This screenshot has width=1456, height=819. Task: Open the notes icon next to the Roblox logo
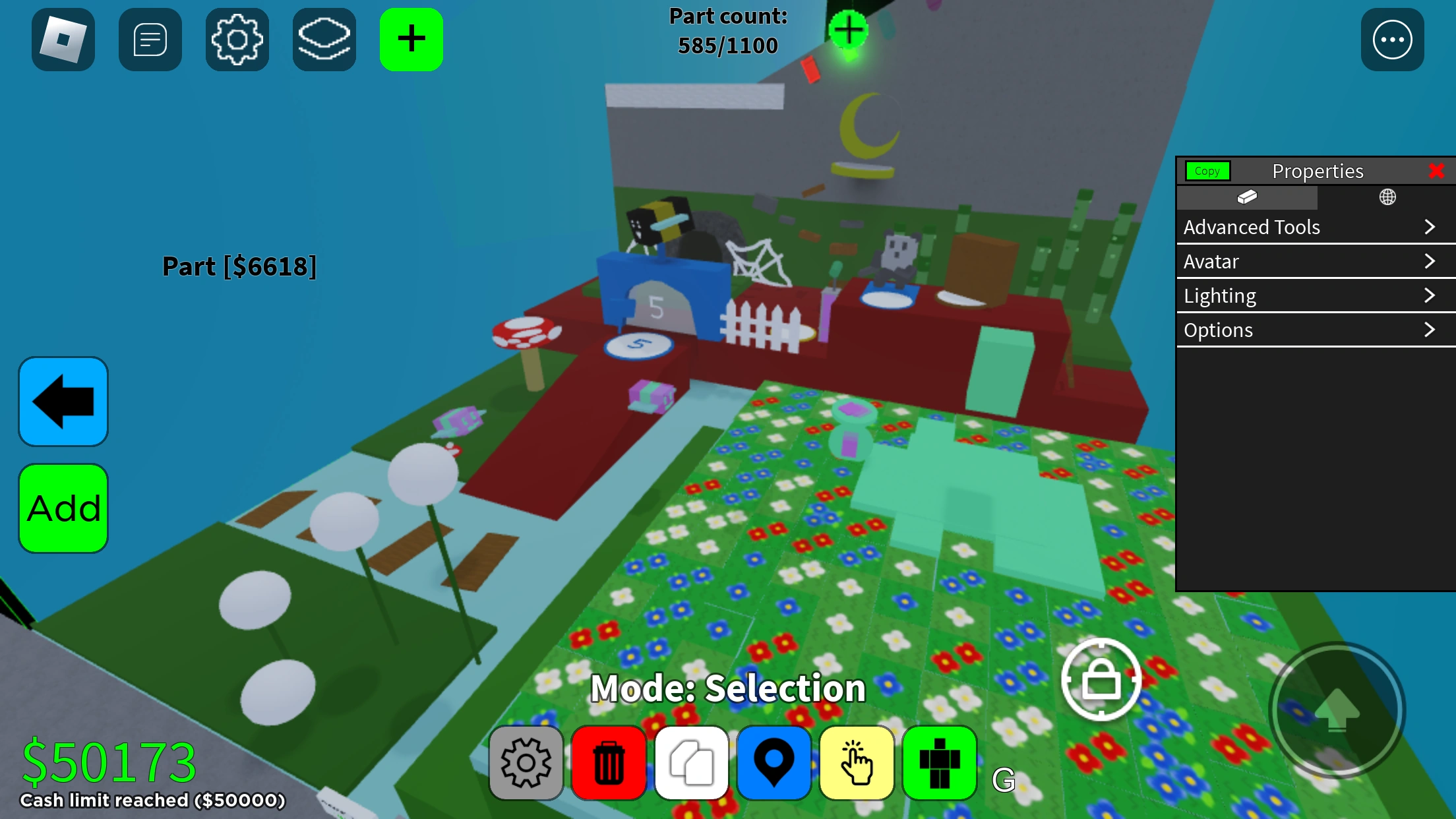point(150,40)
